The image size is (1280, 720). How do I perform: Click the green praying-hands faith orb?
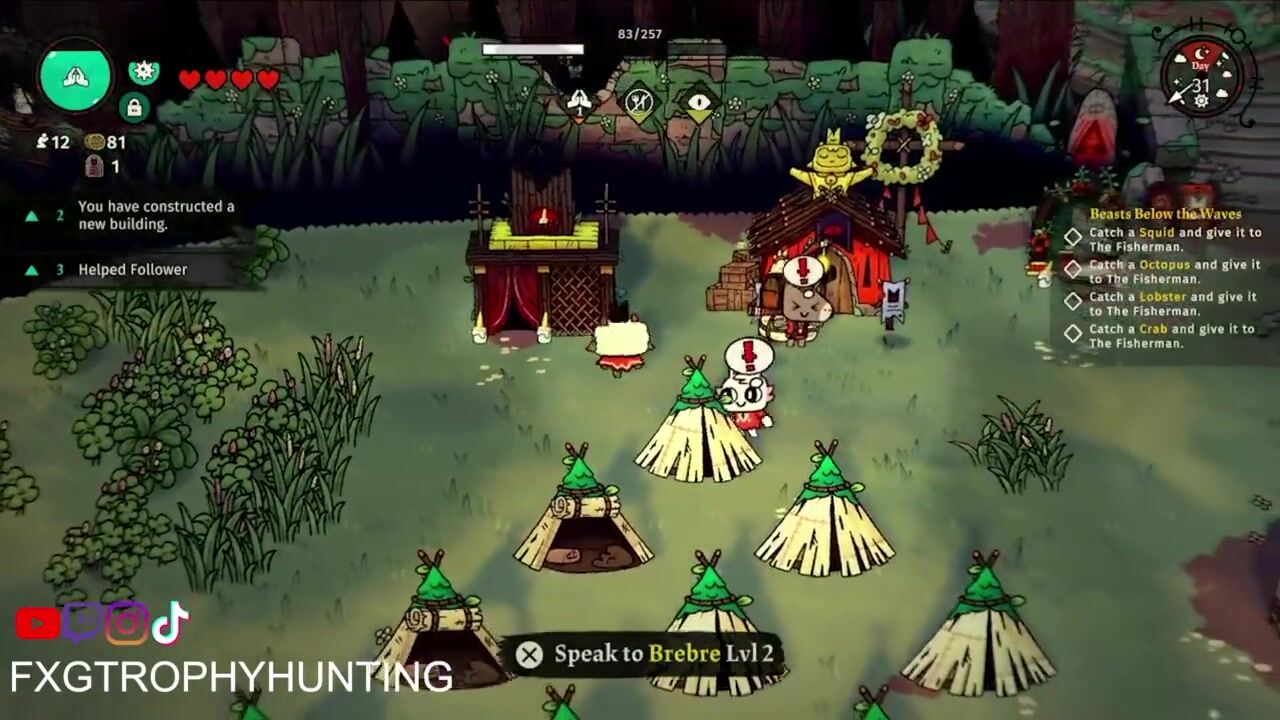(76, 77)
